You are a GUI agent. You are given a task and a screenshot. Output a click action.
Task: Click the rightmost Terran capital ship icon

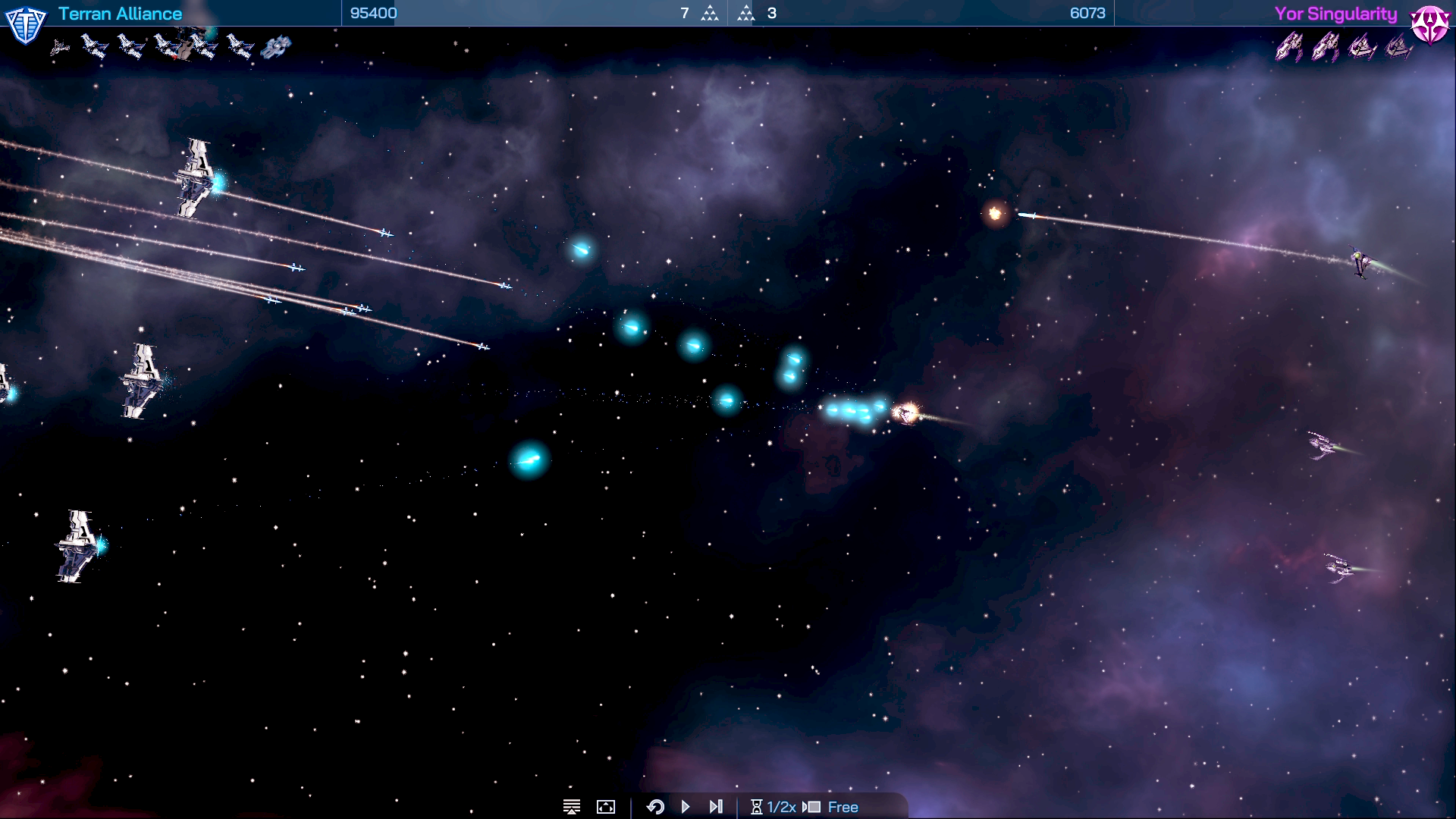[276, 47]
